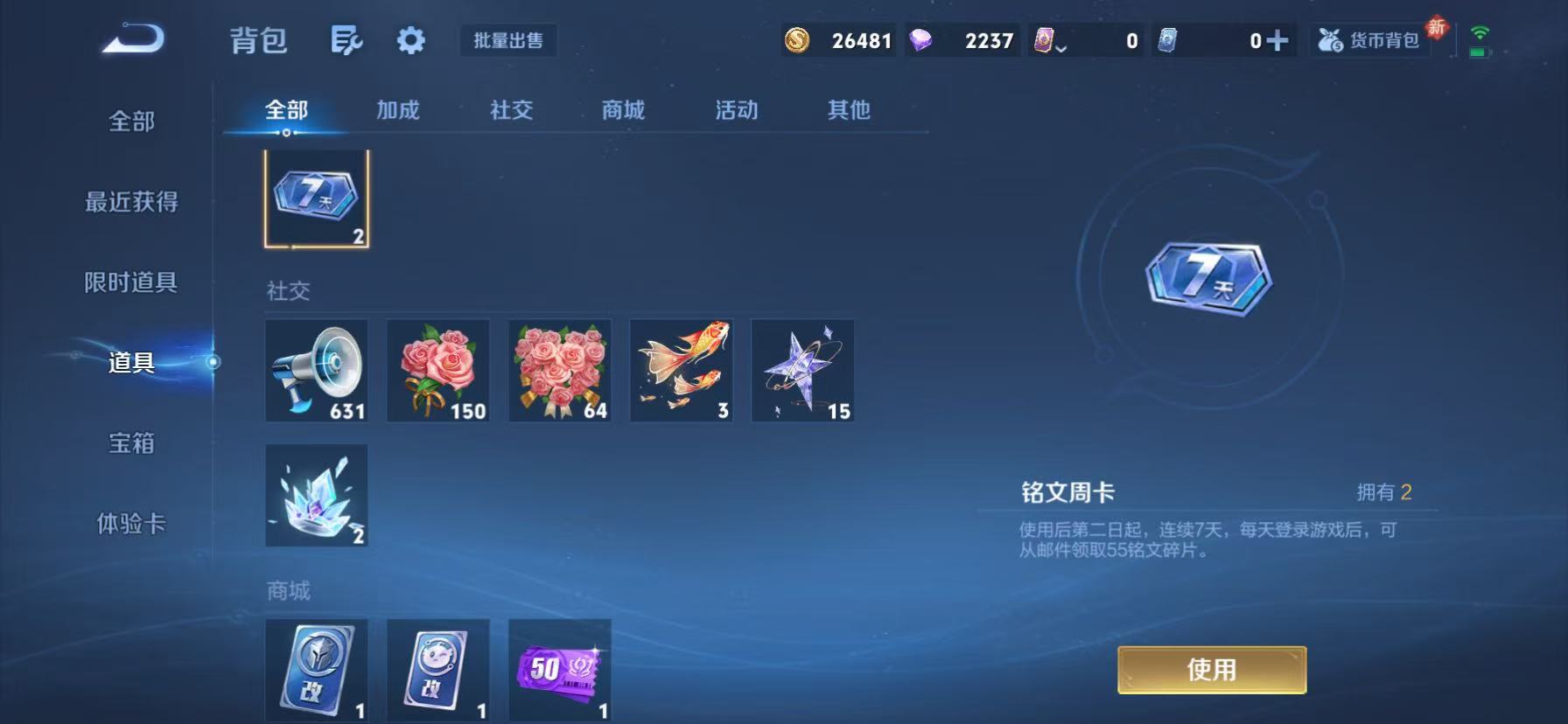Image resolution: width=1568 pixels, height=724 pixels.
Task: Click the 使用 button to use item
Action: point(1211,669)
